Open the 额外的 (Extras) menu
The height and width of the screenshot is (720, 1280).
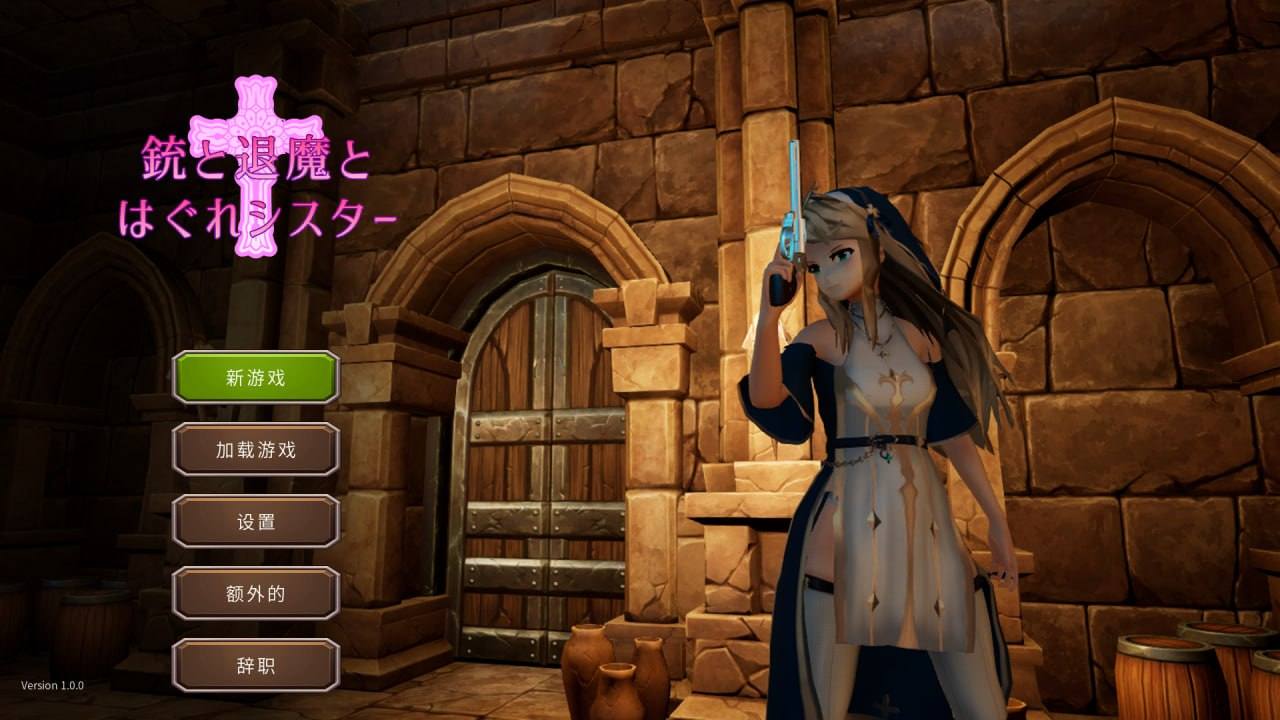coord(256,593)
